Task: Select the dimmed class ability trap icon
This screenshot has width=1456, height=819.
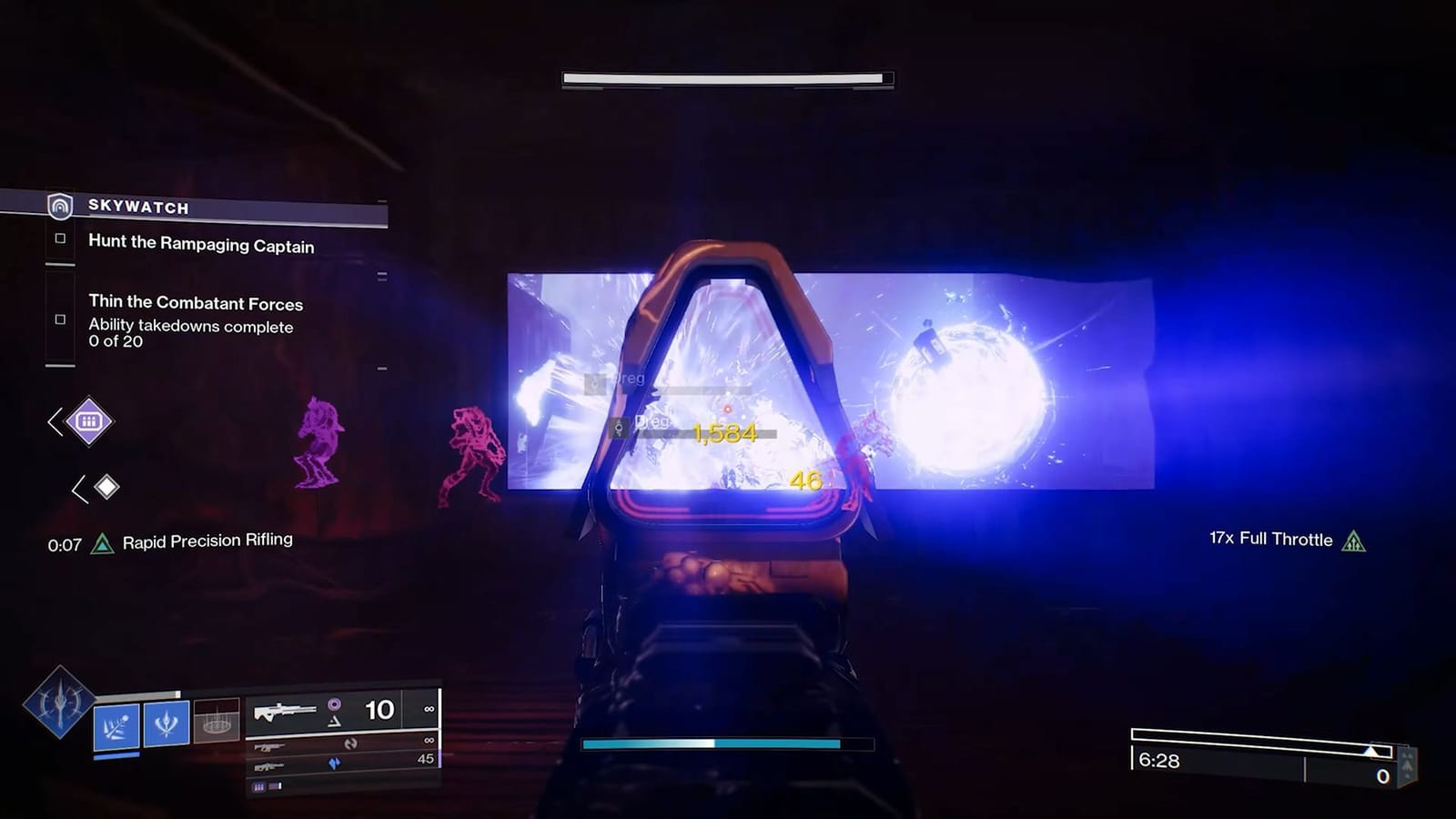Action: (217, 721)
